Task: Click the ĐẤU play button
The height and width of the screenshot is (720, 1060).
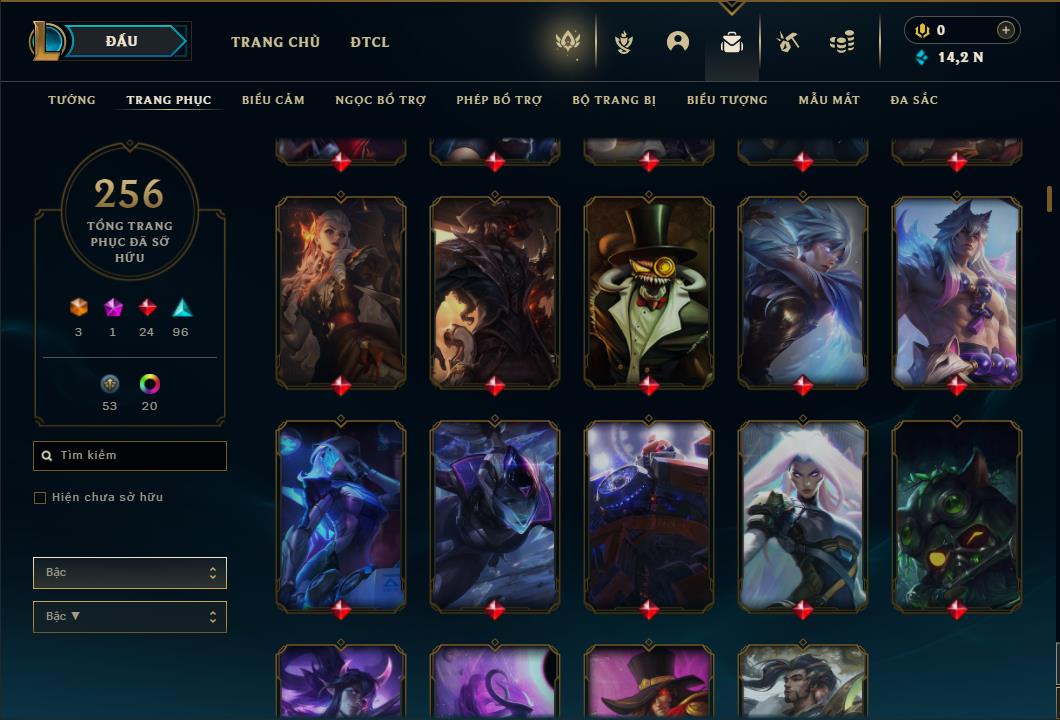Action: click(122, 41)
